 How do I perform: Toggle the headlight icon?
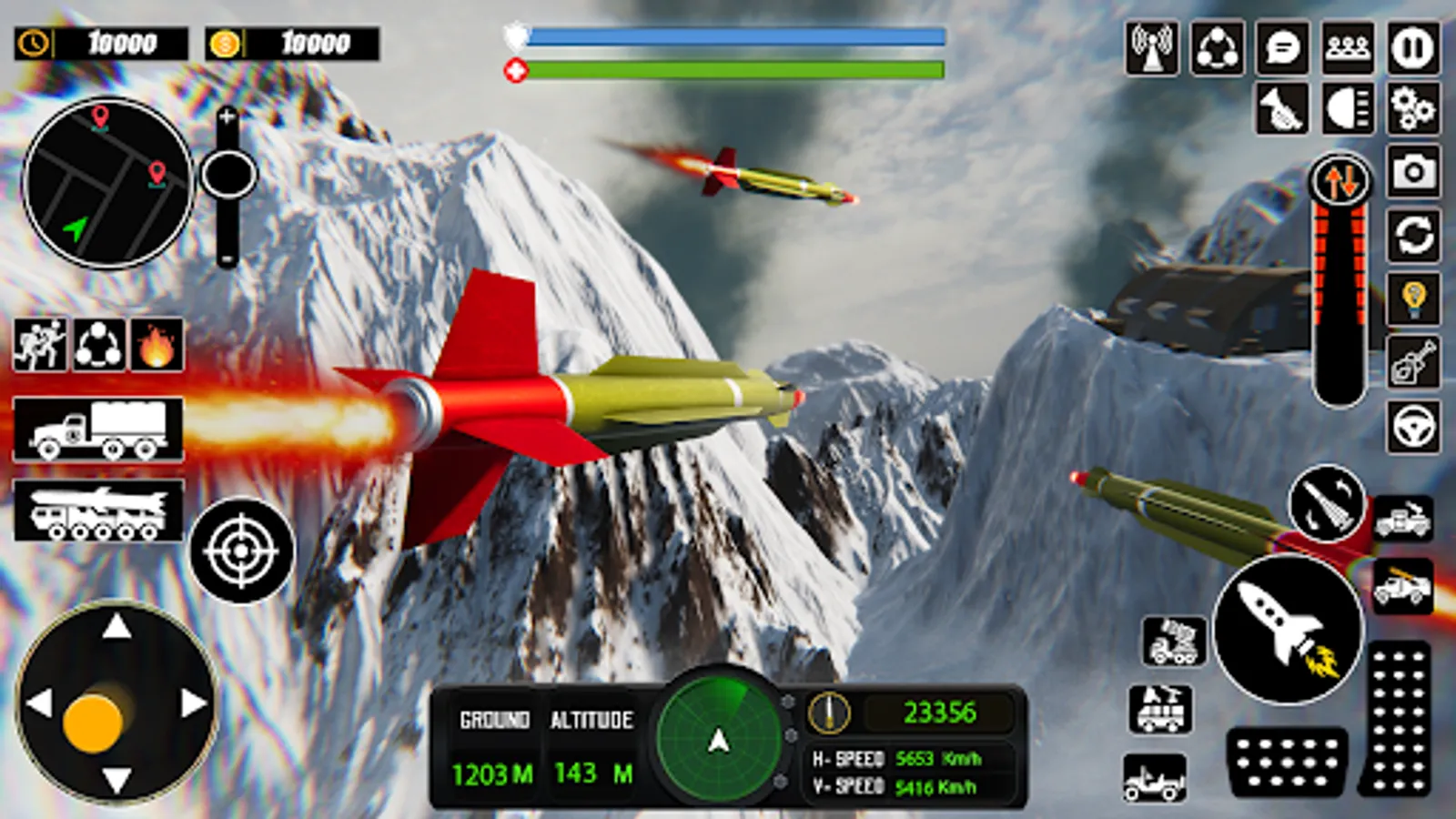1348,109
